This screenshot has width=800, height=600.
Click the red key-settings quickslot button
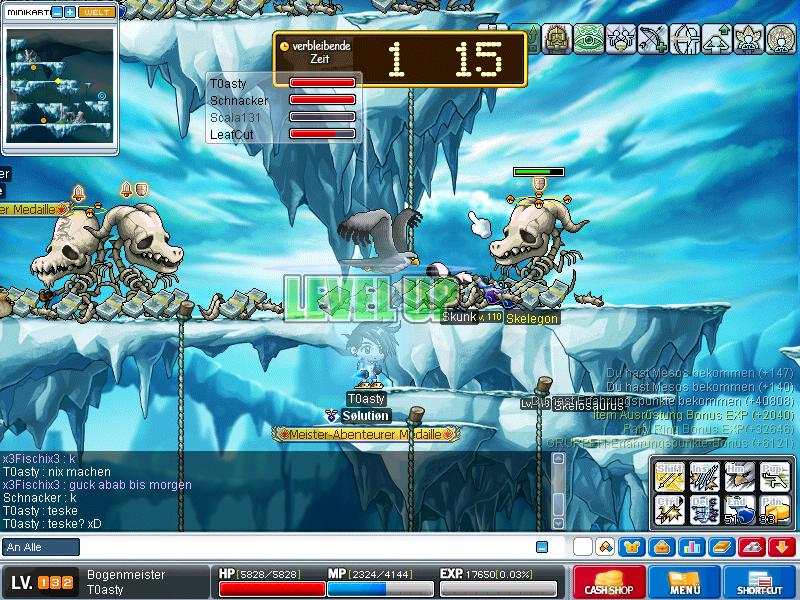(751, 547)
